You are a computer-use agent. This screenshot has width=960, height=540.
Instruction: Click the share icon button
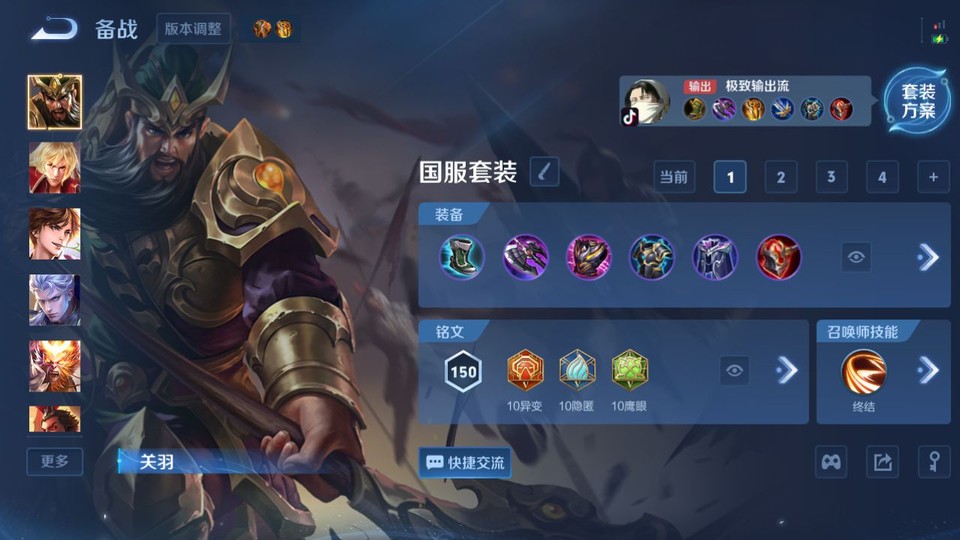[x=882, y=462]
